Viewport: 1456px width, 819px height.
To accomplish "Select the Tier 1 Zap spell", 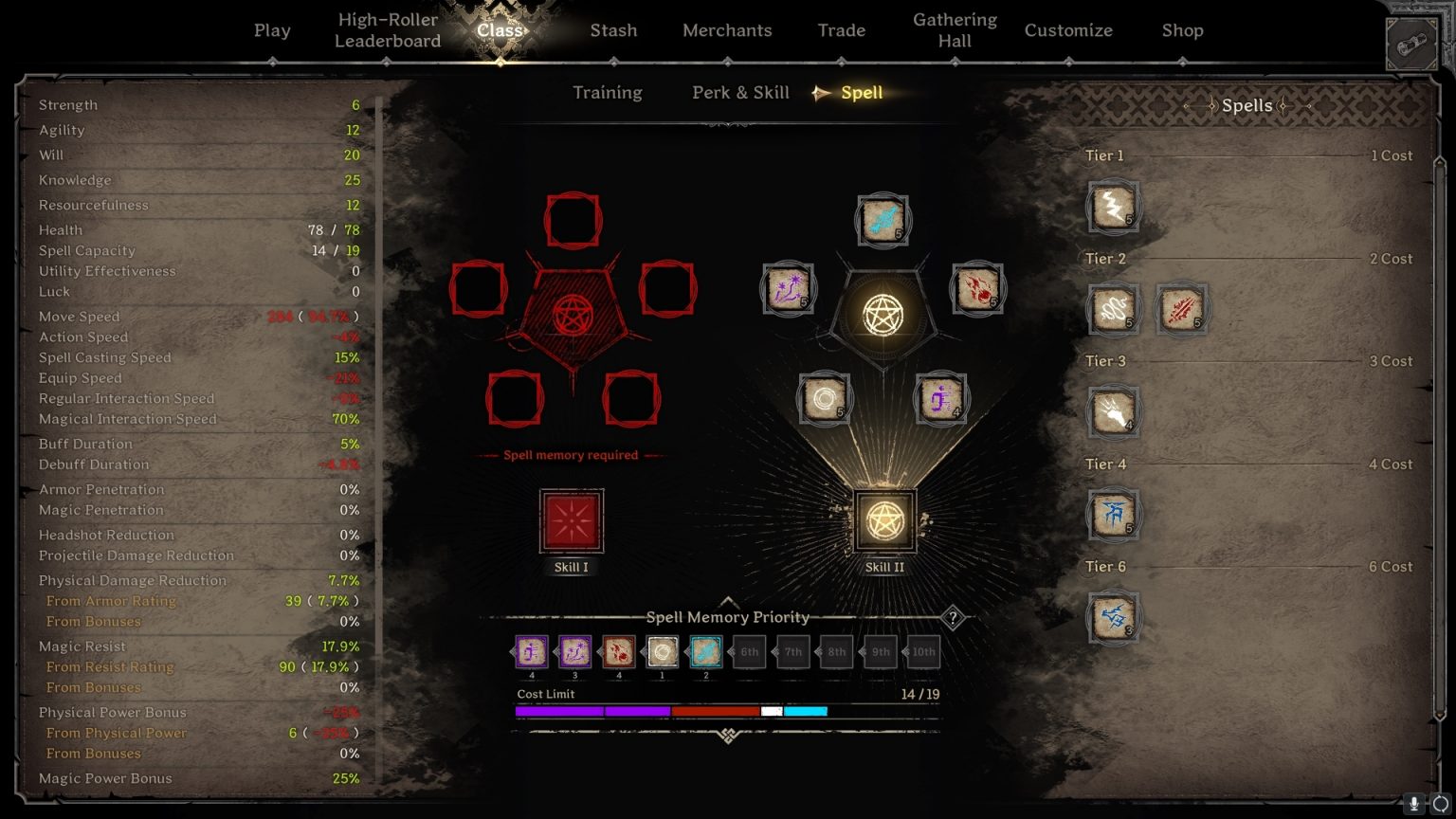I will point(1114,207).
